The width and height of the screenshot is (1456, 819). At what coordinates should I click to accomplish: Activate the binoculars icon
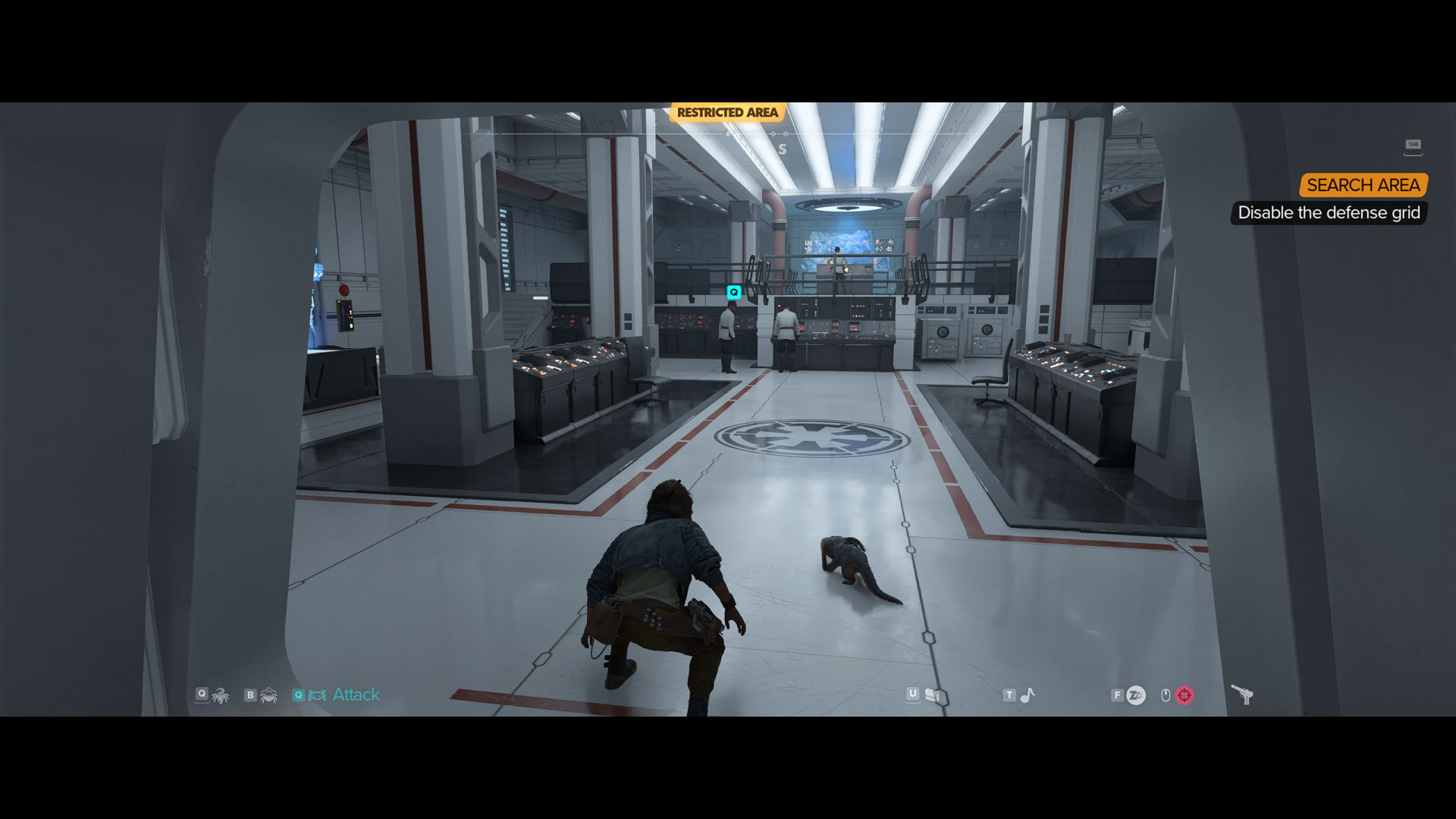(x=933, y=695)
